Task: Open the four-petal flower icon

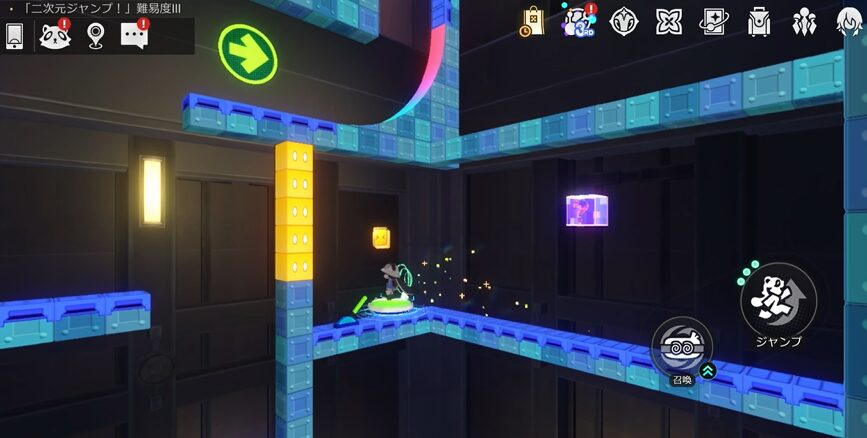Action: pyautogui.click(x=668, y=21)
